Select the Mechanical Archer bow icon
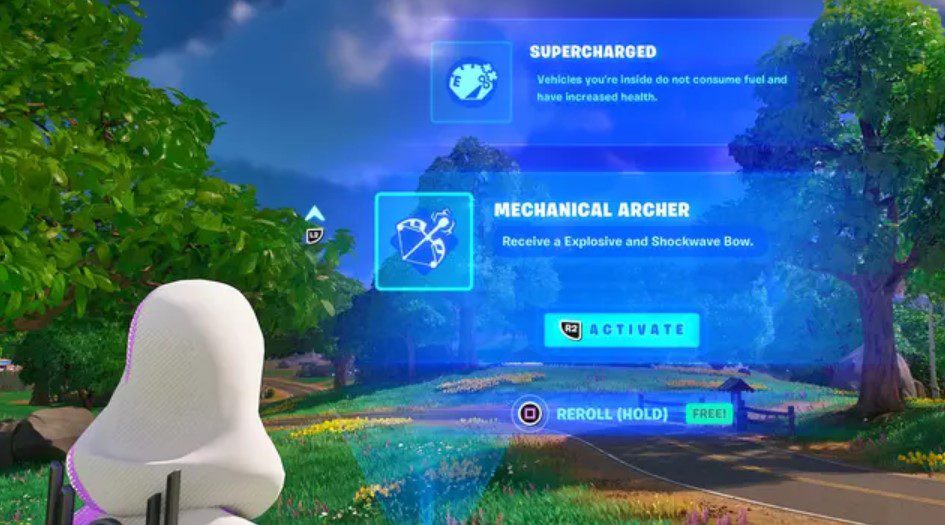Image resolution: width=945 pixels, height=525 pixels. (423, 241)
